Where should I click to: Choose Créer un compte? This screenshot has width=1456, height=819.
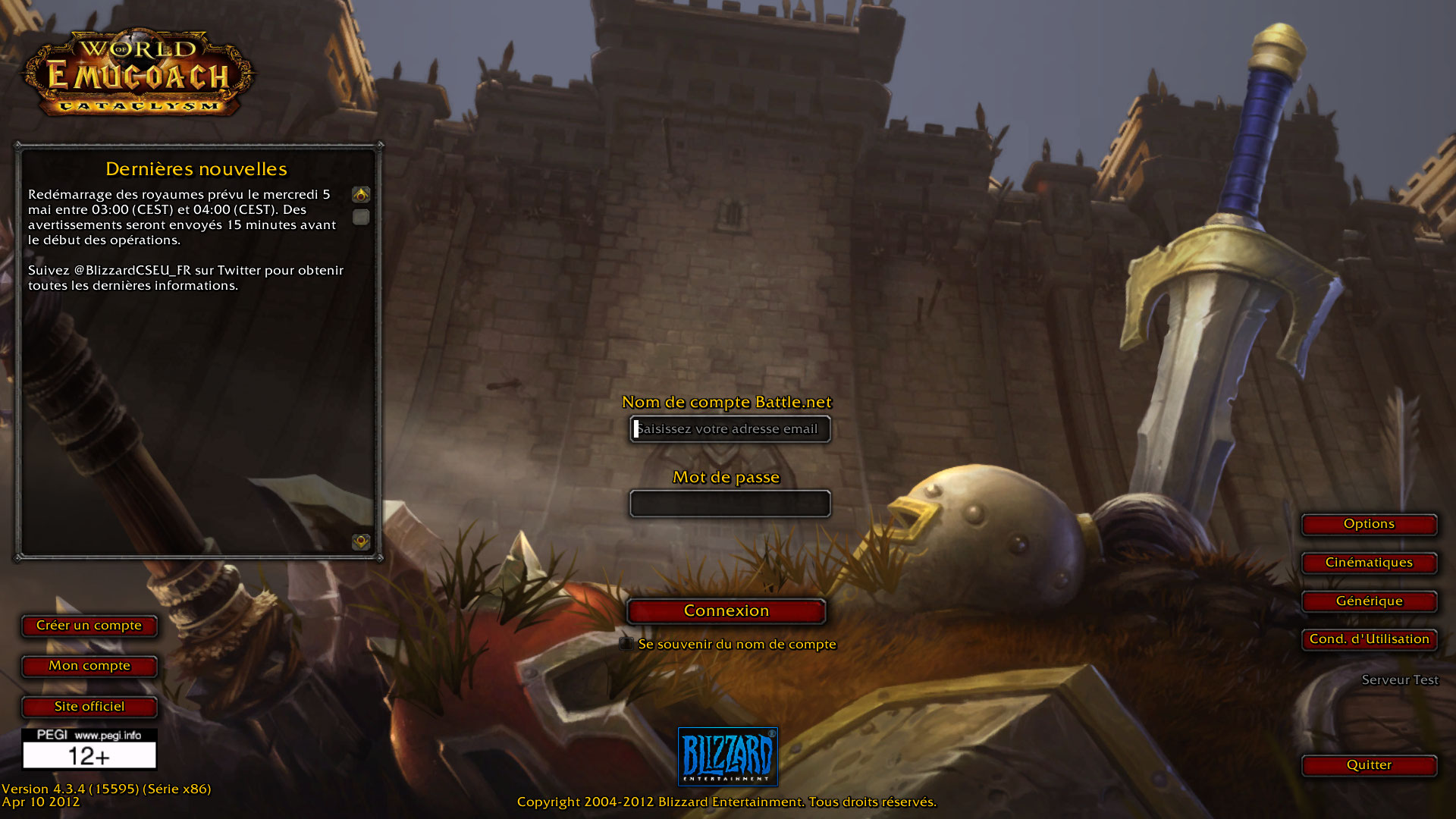pos(89,626)
